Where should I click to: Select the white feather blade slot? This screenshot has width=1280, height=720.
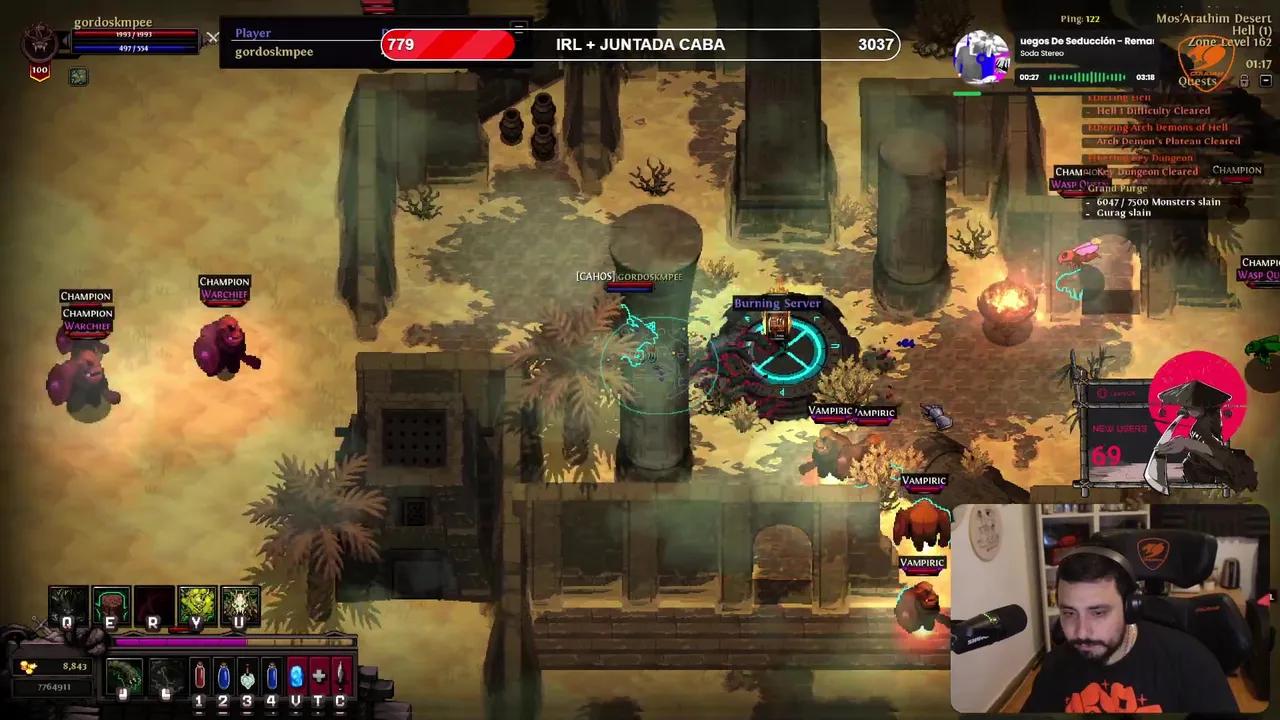[341, 677]
